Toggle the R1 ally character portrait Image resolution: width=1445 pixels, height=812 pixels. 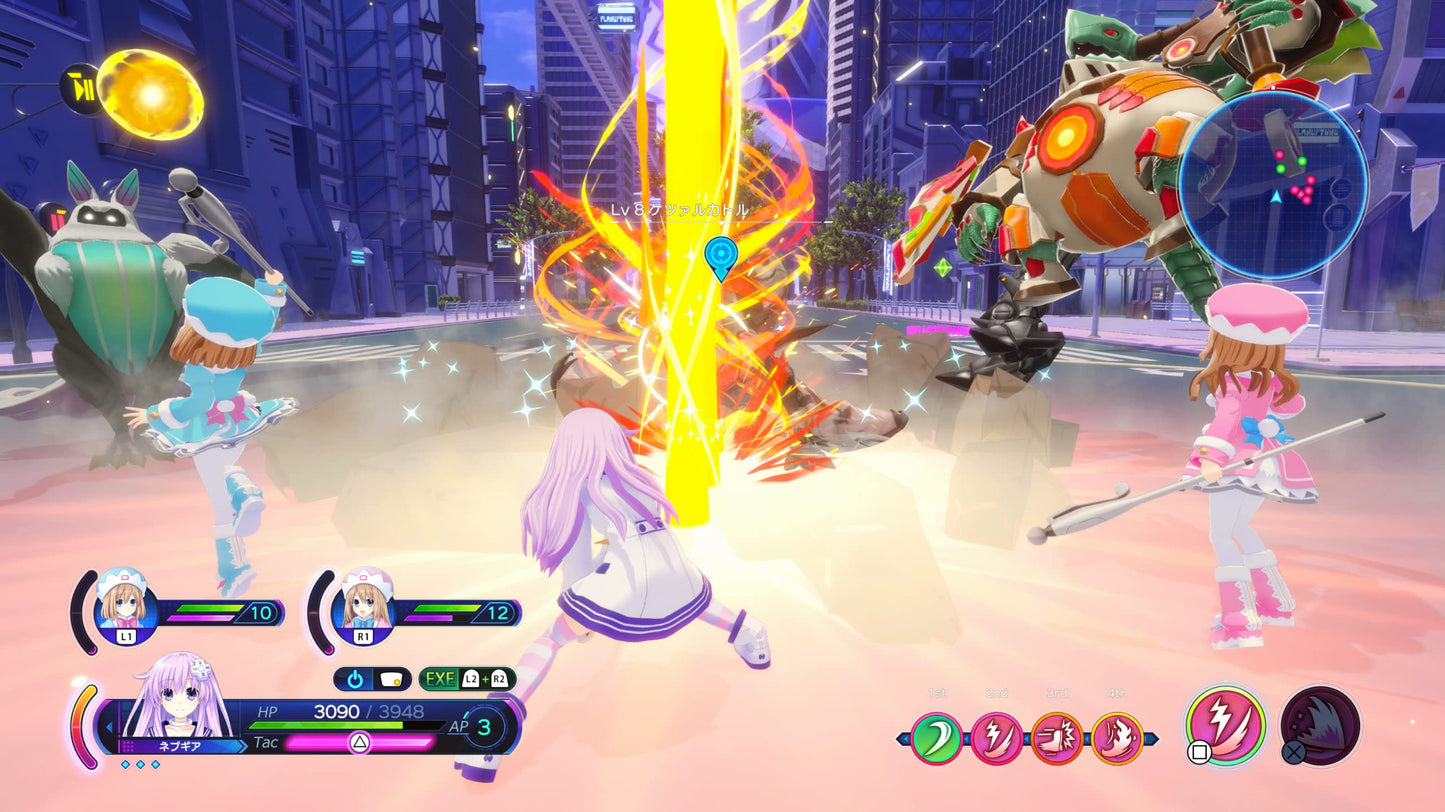362,609
